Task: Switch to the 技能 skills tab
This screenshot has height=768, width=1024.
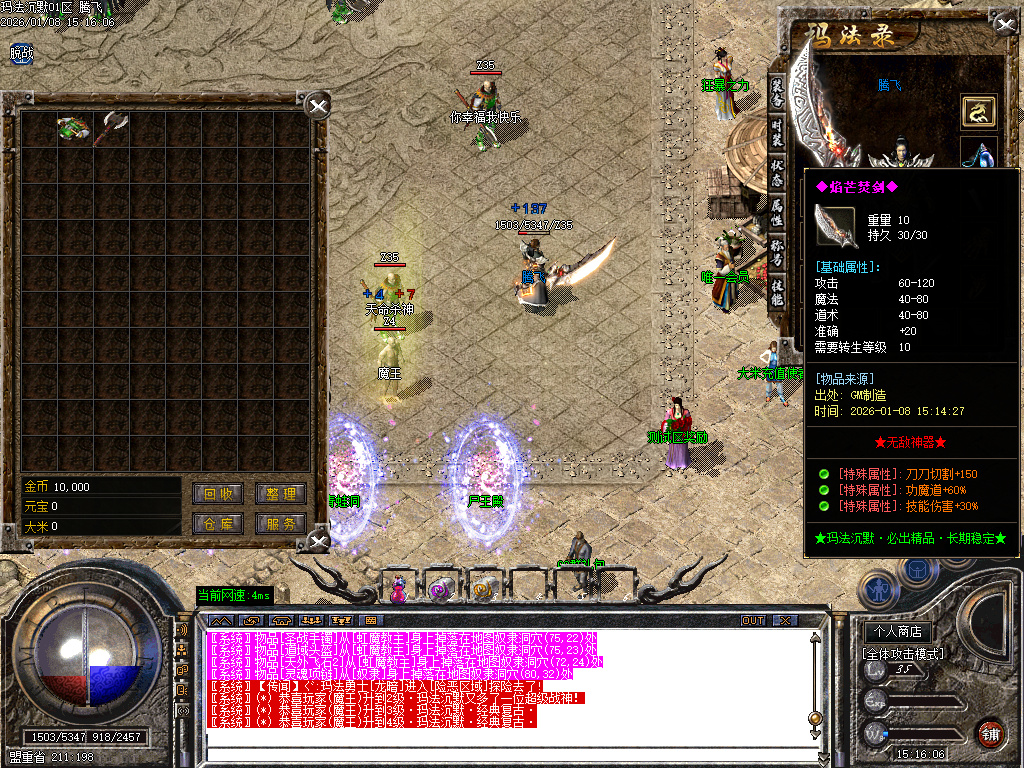Action: click(777, 292)
